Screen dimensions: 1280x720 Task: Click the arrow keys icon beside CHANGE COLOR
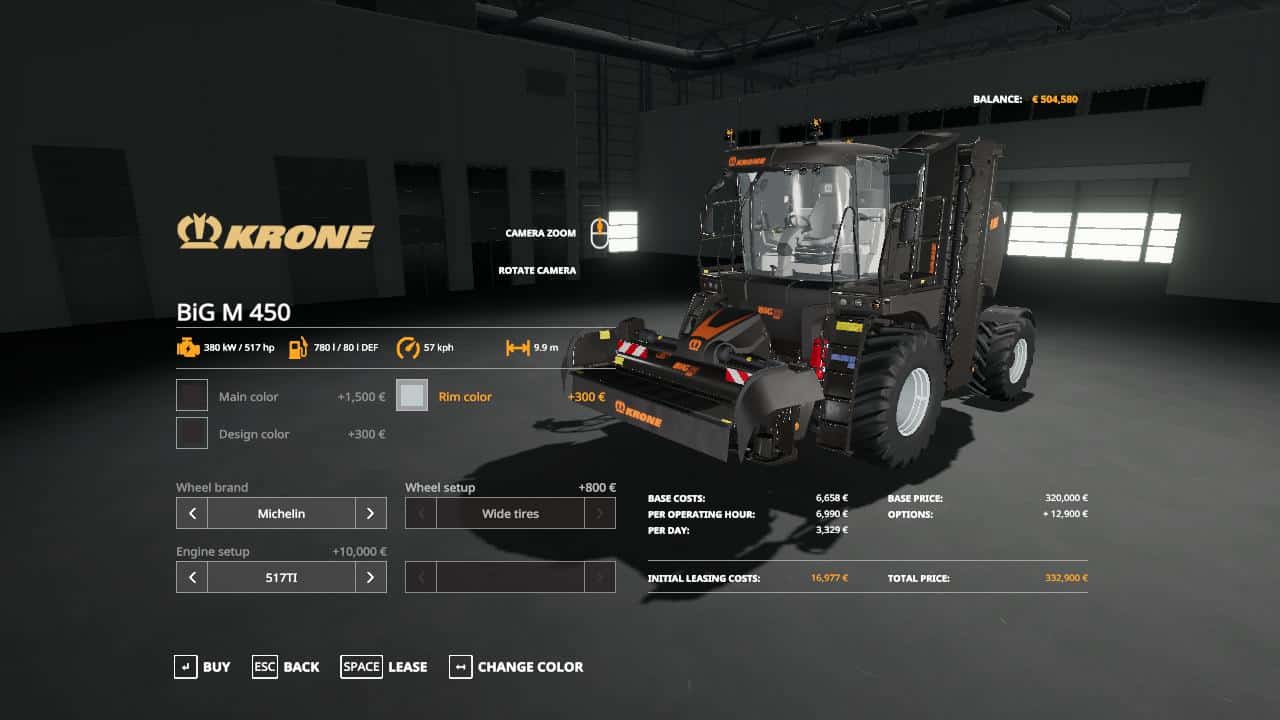pos(460,667)
